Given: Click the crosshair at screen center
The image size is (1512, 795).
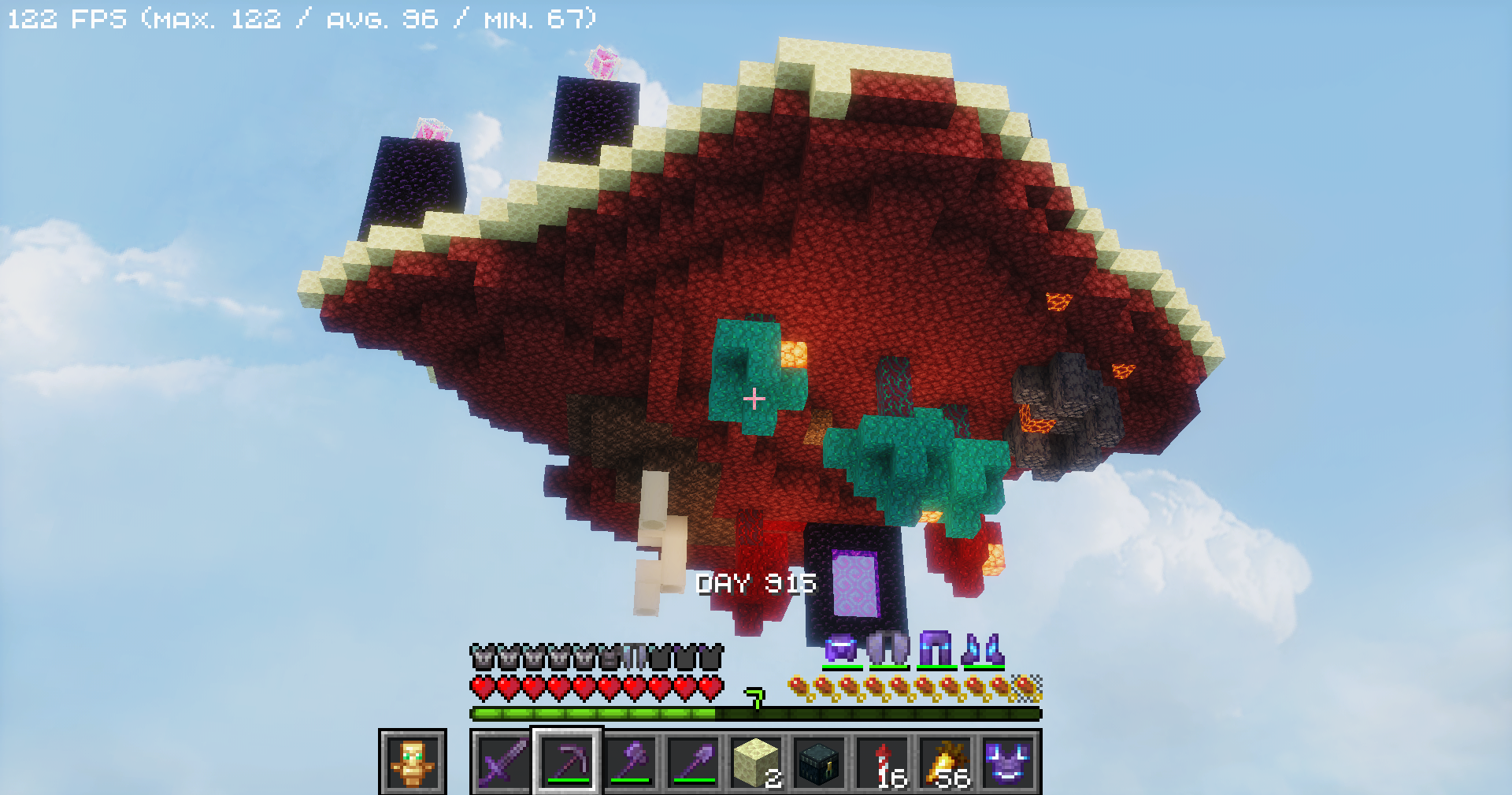Looking at the screenshot, I should click(x=754, y=399).
